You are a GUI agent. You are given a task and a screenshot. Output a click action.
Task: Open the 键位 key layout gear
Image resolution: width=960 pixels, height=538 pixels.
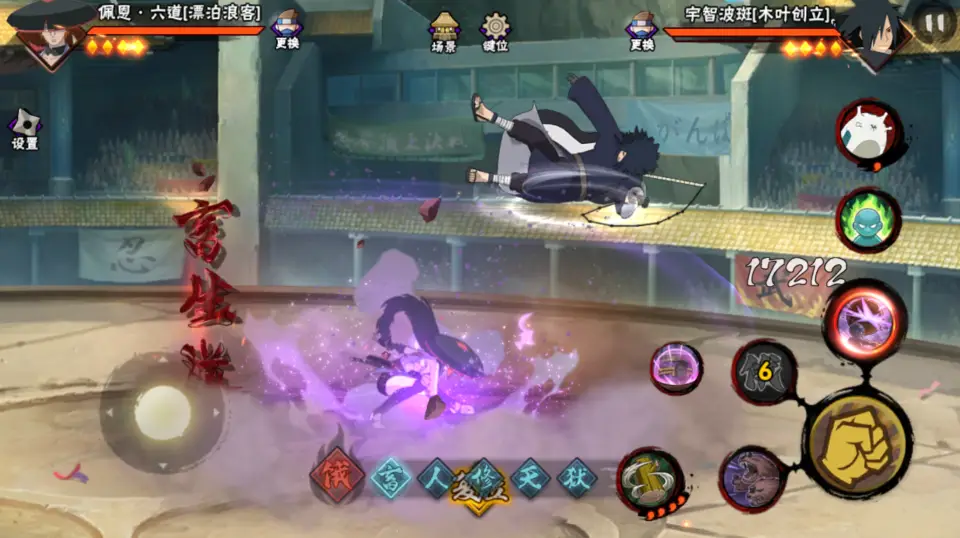click(x=495, y=31)
